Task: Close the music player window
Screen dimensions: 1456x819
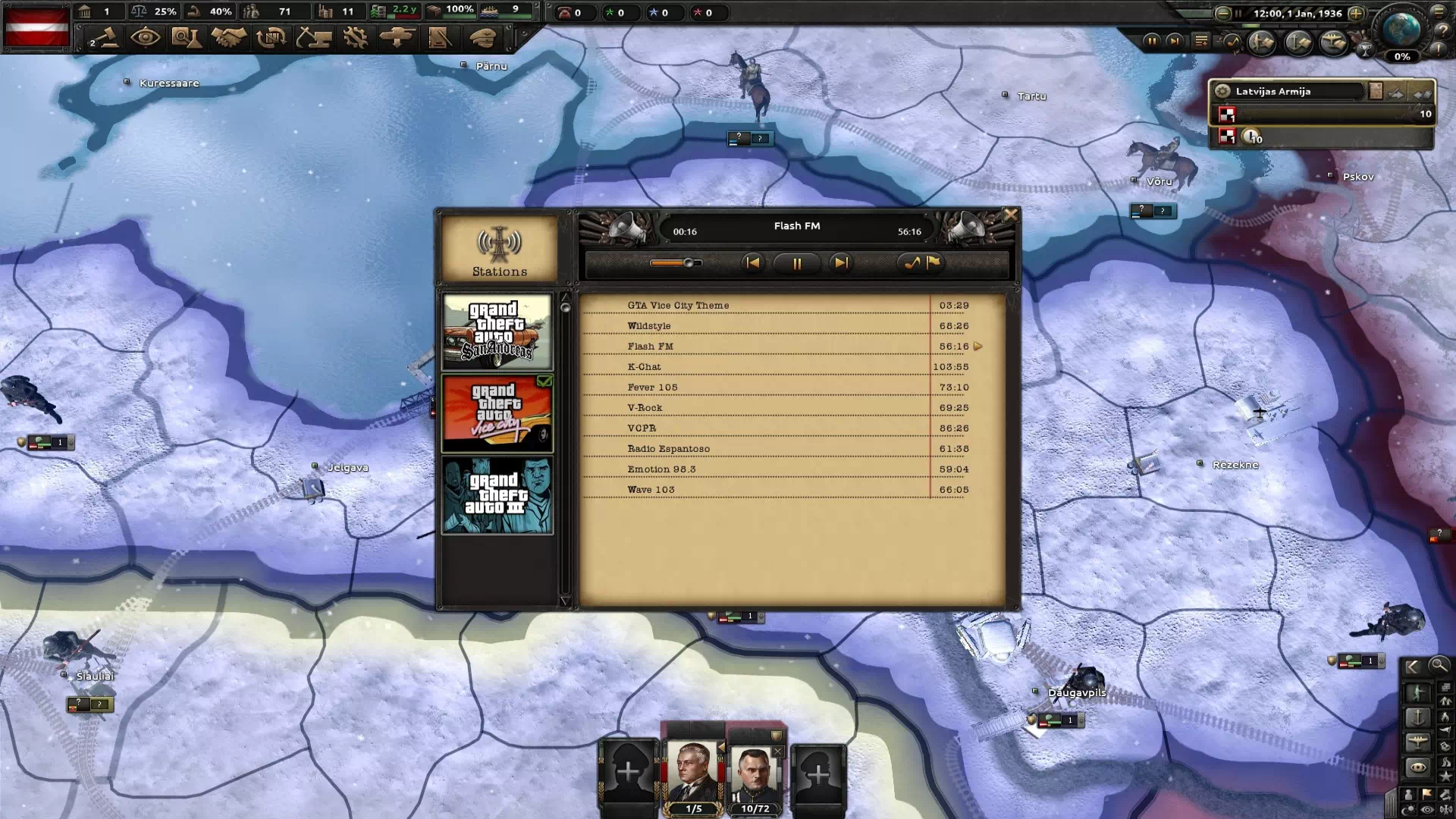Action: [1010, 215]
